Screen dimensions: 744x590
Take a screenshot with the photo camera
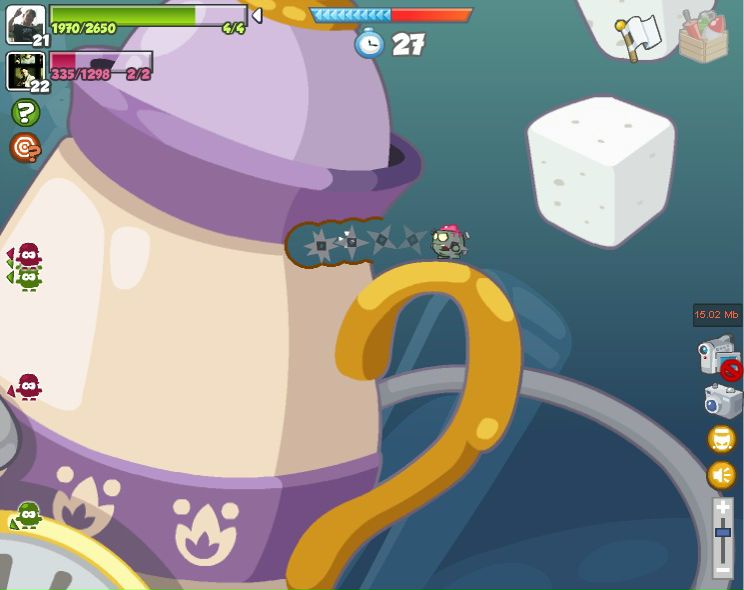coord(722,400)
